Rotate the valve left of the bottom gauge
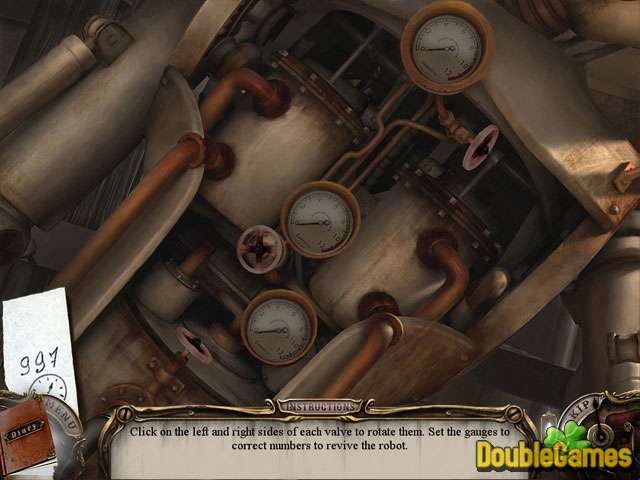Image resolution: width=640 pixels, height=480 pixels. [x=196, y=343]
